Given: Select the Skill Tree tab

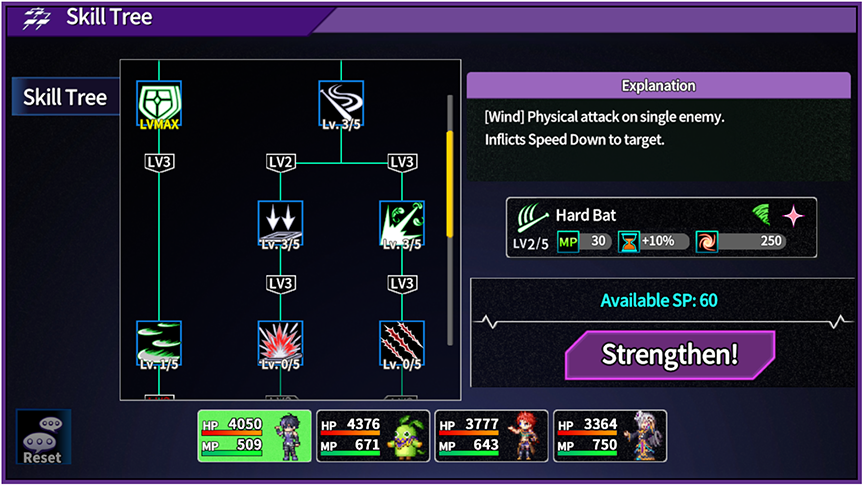Looking at the screenshot, I should pos(65,97).
